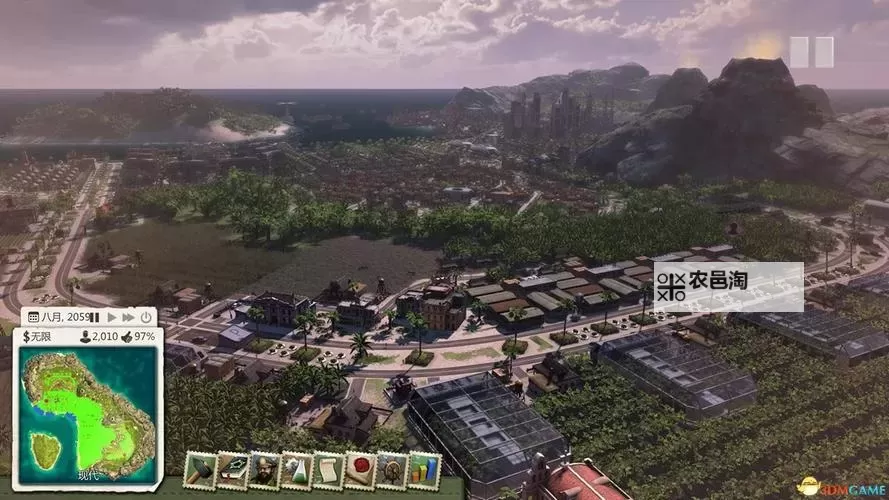Open the power button menu

point(146,317)
